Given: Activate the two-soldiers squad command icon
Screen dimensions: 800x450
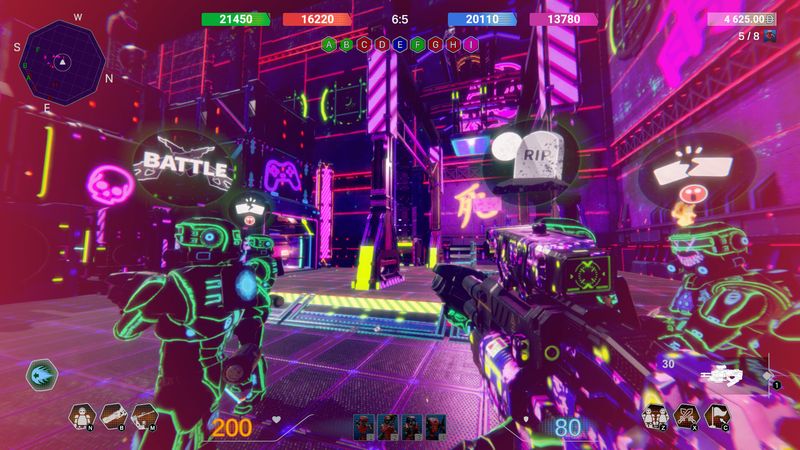Looking at the screenshot, I should point(656,415).
